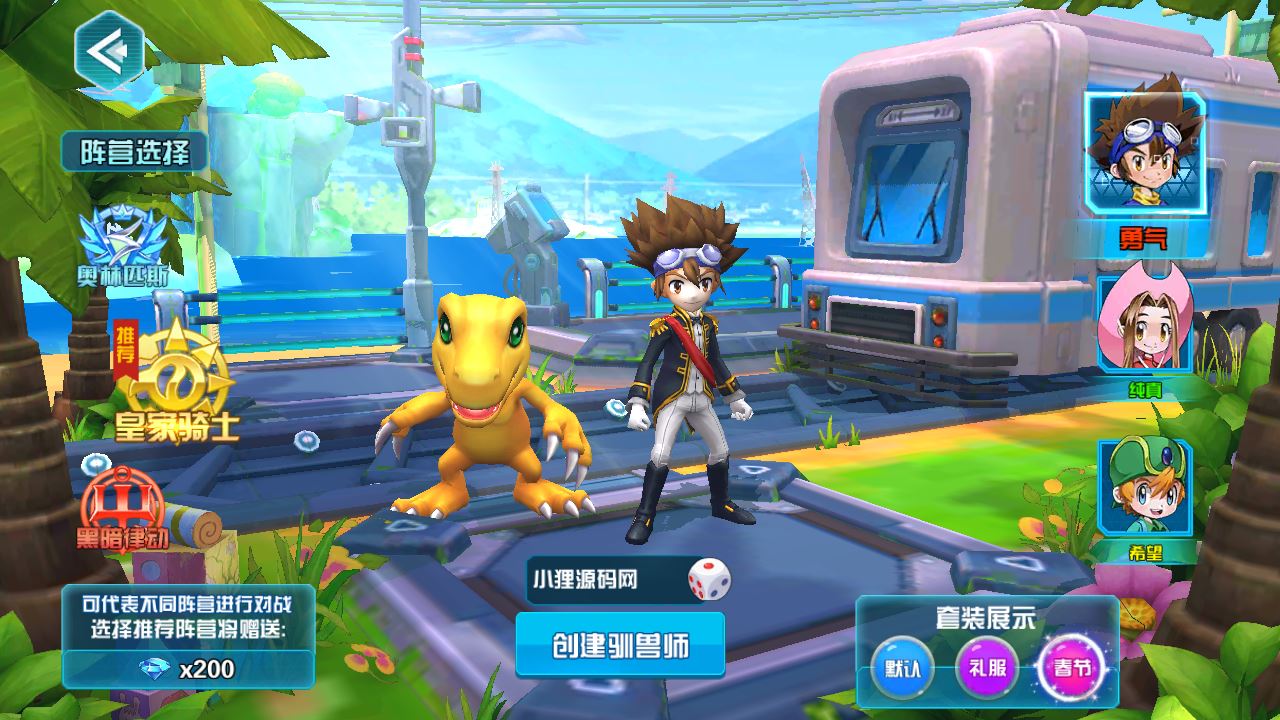Show the 默认 default outfit

coord(902,667)
